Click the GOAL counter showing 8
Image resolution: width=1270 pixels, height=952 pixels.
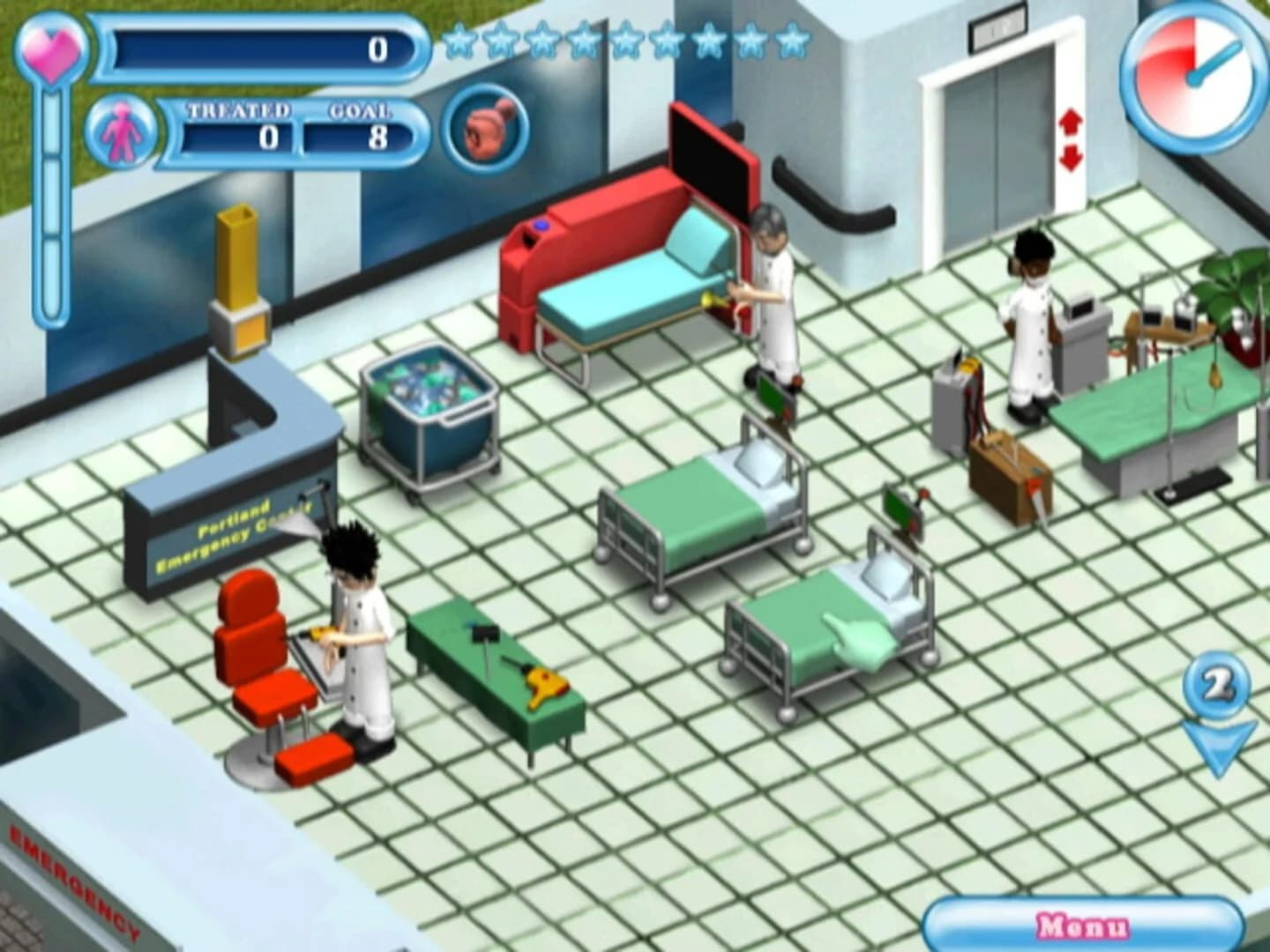click(357, 137)
